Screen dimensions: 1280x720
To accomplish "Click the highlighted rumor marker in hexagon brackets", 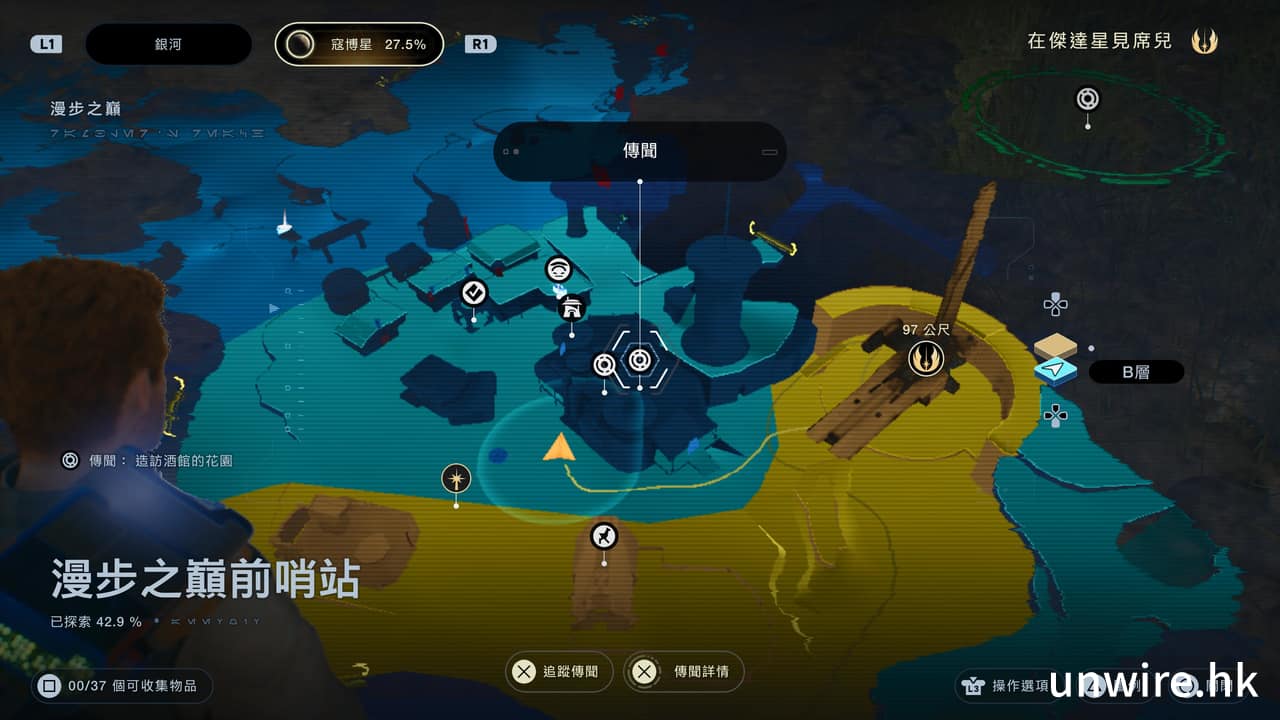I will click(x=640, y=358).
